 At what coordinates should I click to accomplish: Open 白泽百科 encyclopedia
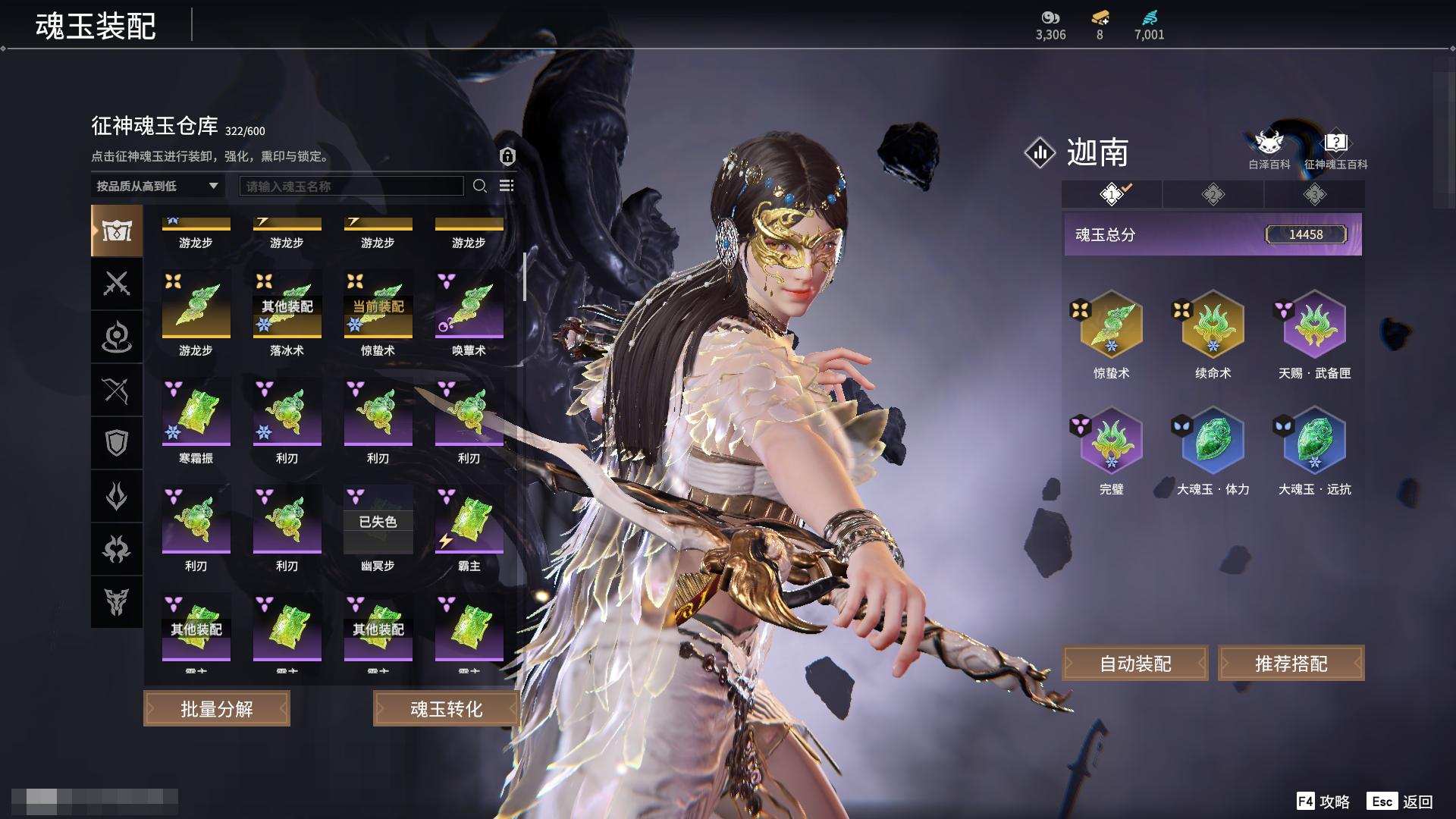coord(1269,149)
